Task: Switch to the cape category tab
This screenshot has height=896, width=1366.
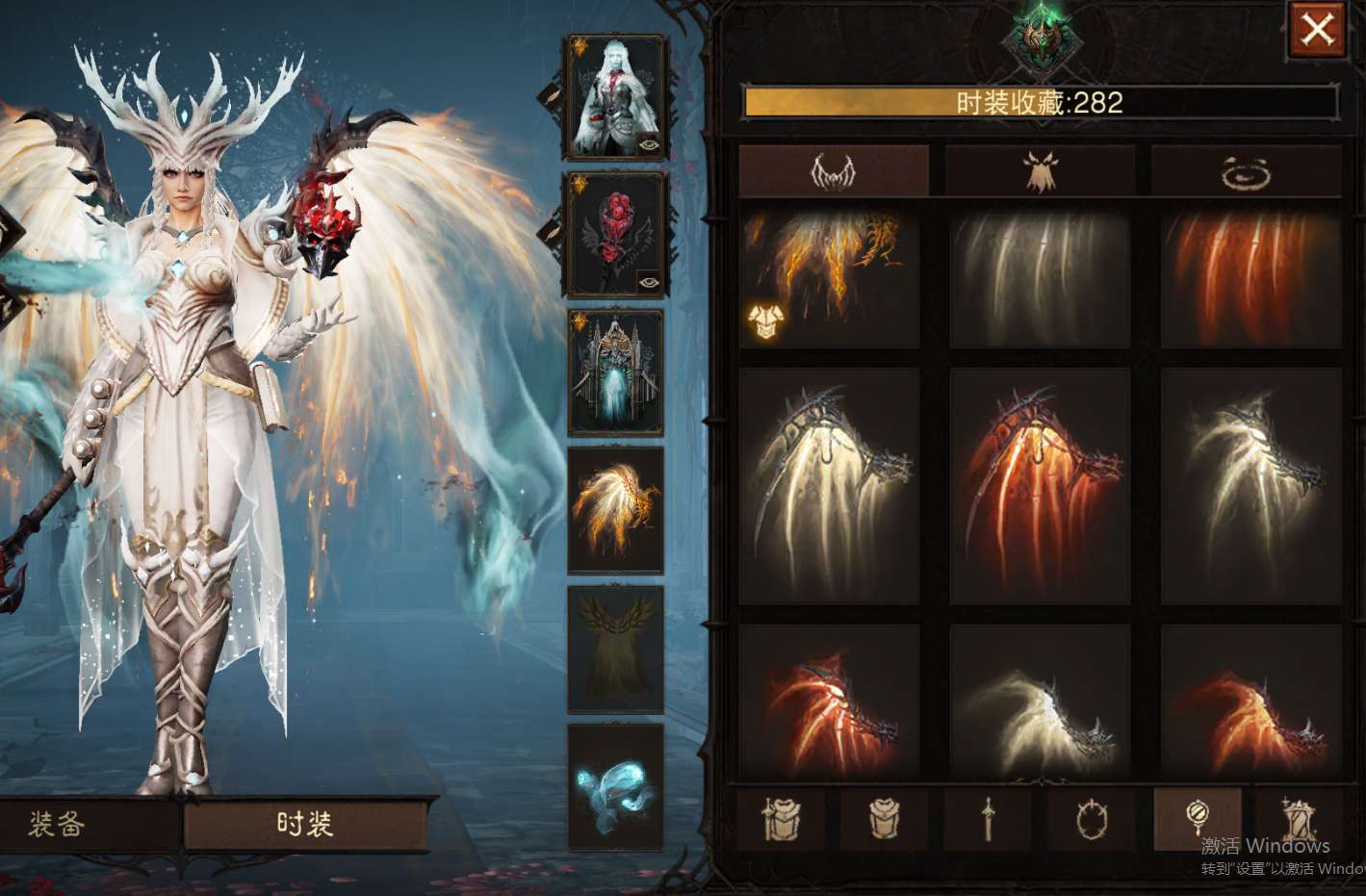Action: coord(1040,172)
